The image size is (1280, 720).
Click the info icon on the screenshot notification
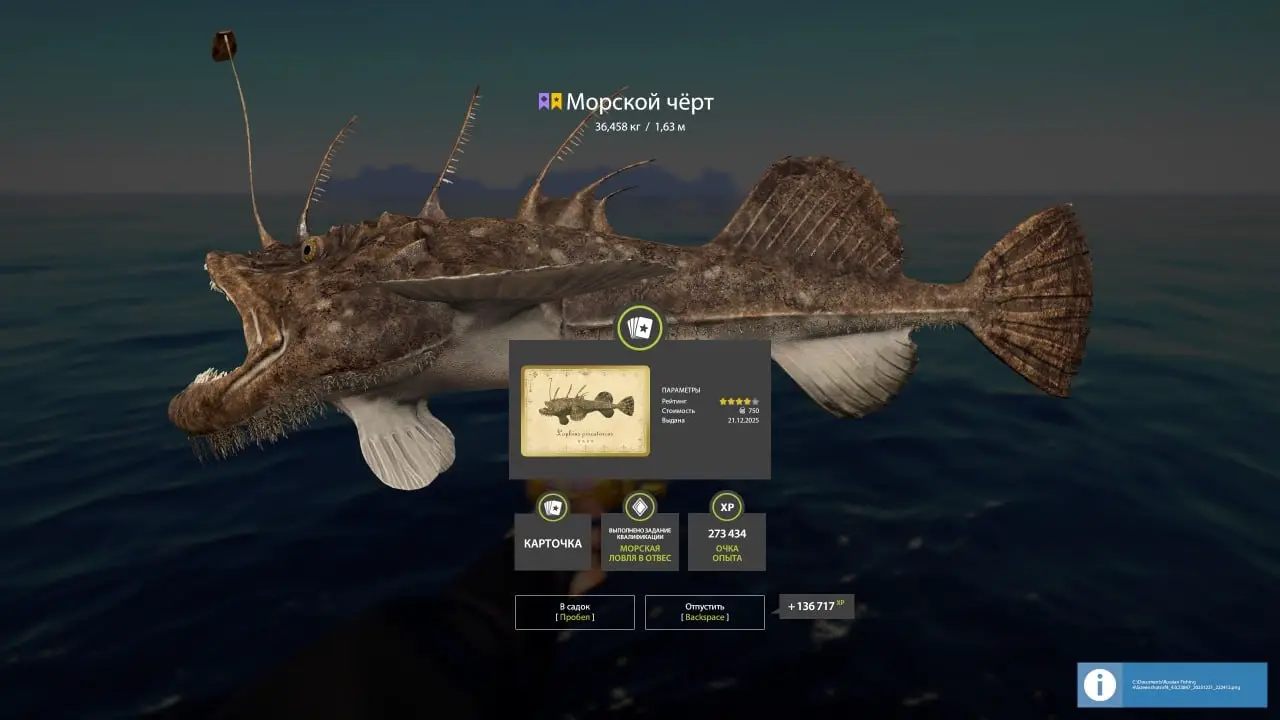click(x=1100, y=685)
